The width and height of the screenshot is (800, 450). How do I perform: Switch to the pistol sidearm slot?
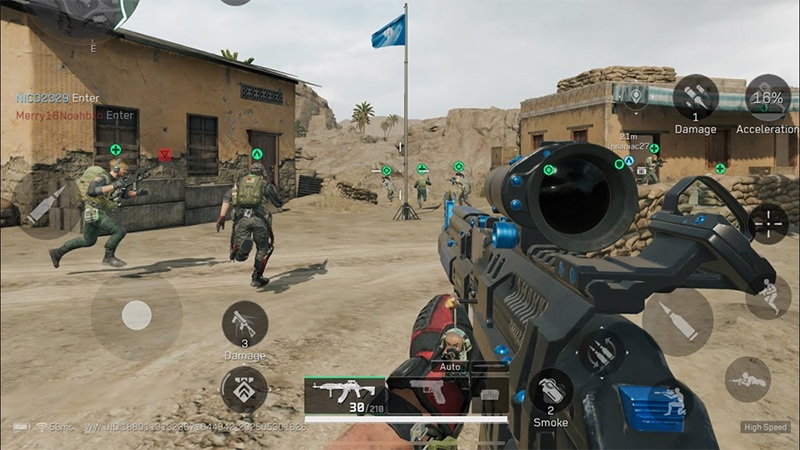(x=431, y=392)
